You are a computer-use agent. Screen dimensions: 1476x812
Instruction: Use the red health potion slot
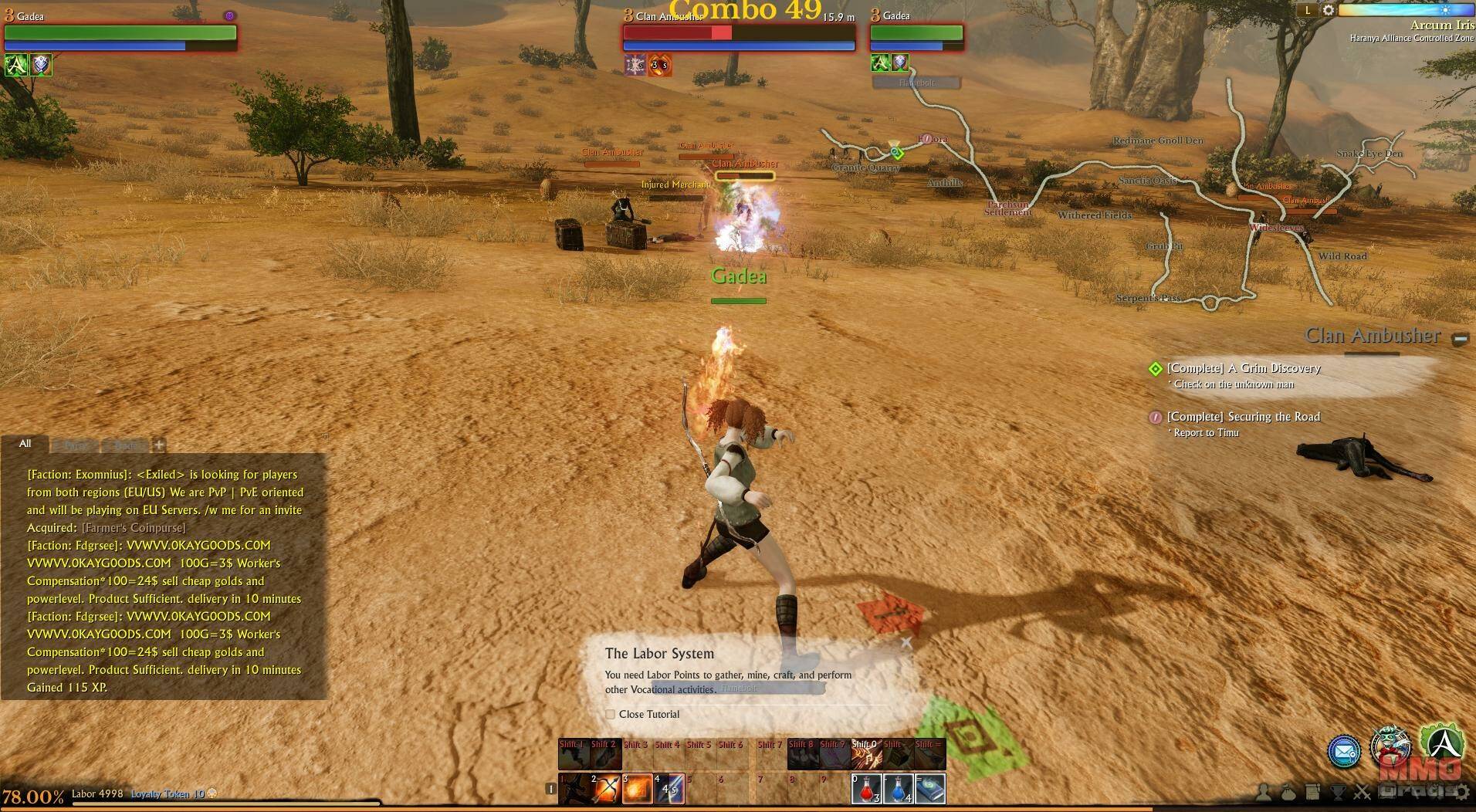click(866, 789)
